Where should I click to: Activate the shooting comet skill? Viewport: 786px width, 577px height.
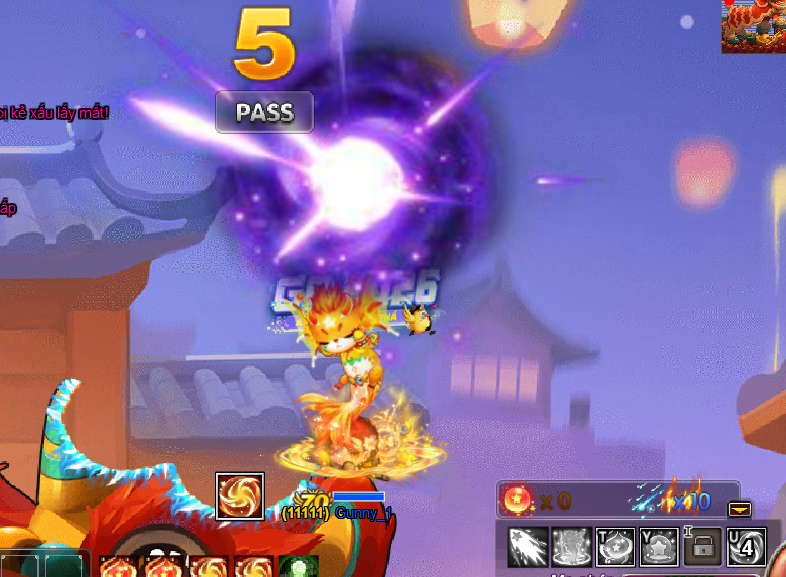pos(527,547)
